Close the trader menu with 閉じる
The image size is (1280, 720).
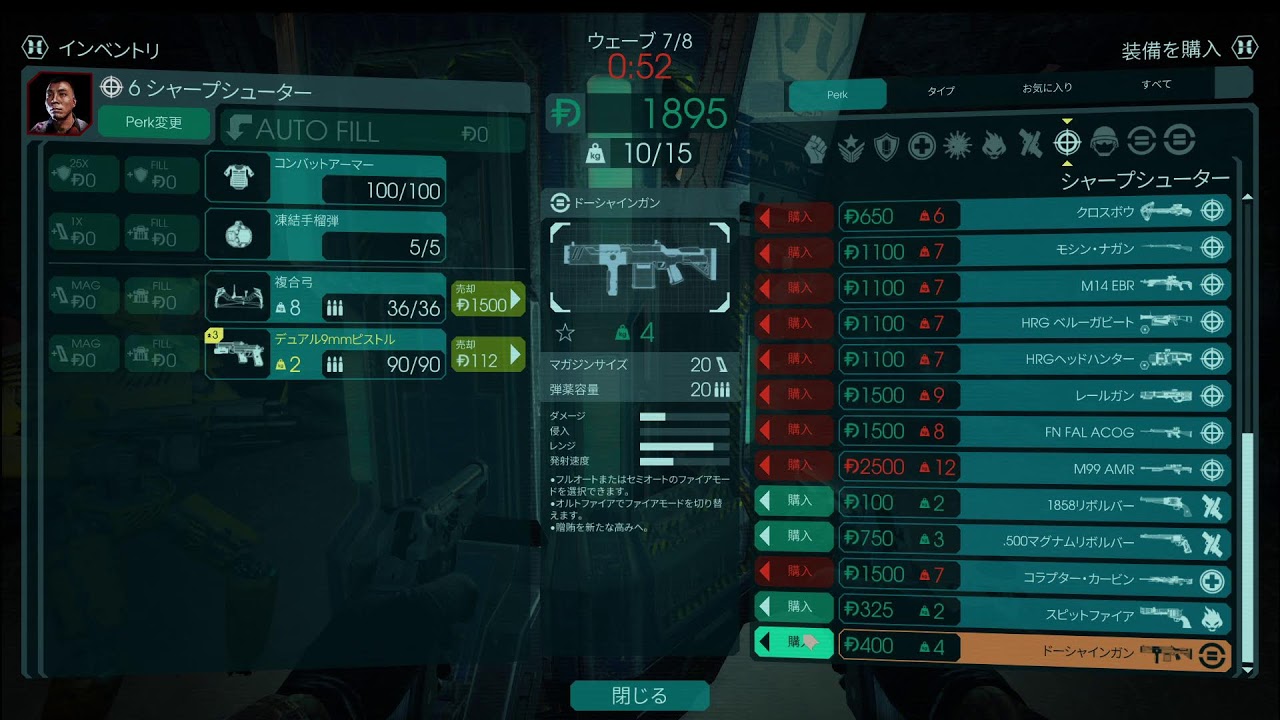[639, 695]
